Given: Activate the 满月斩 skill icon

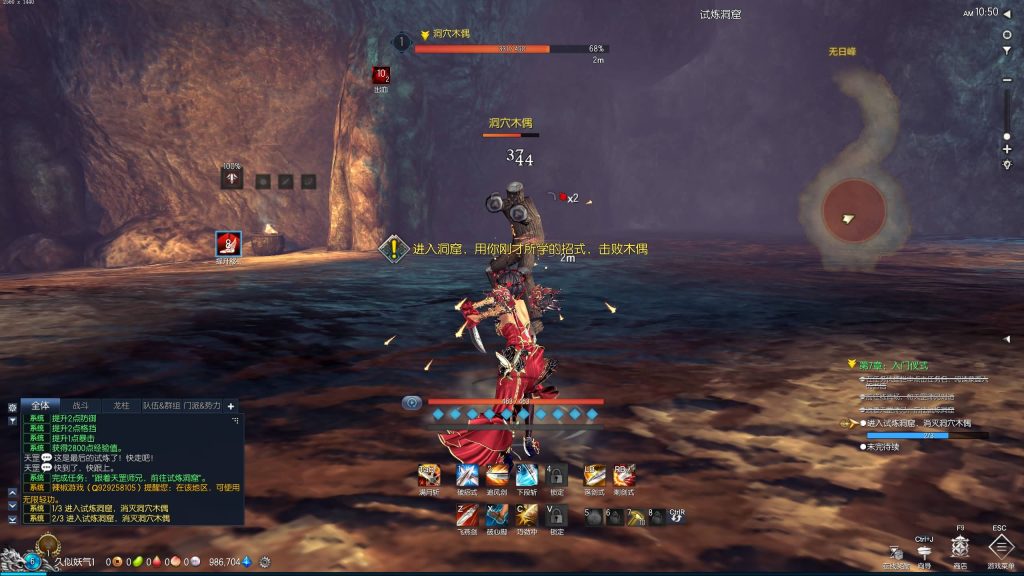Looking at the screenshot, I should click(428, 475).
